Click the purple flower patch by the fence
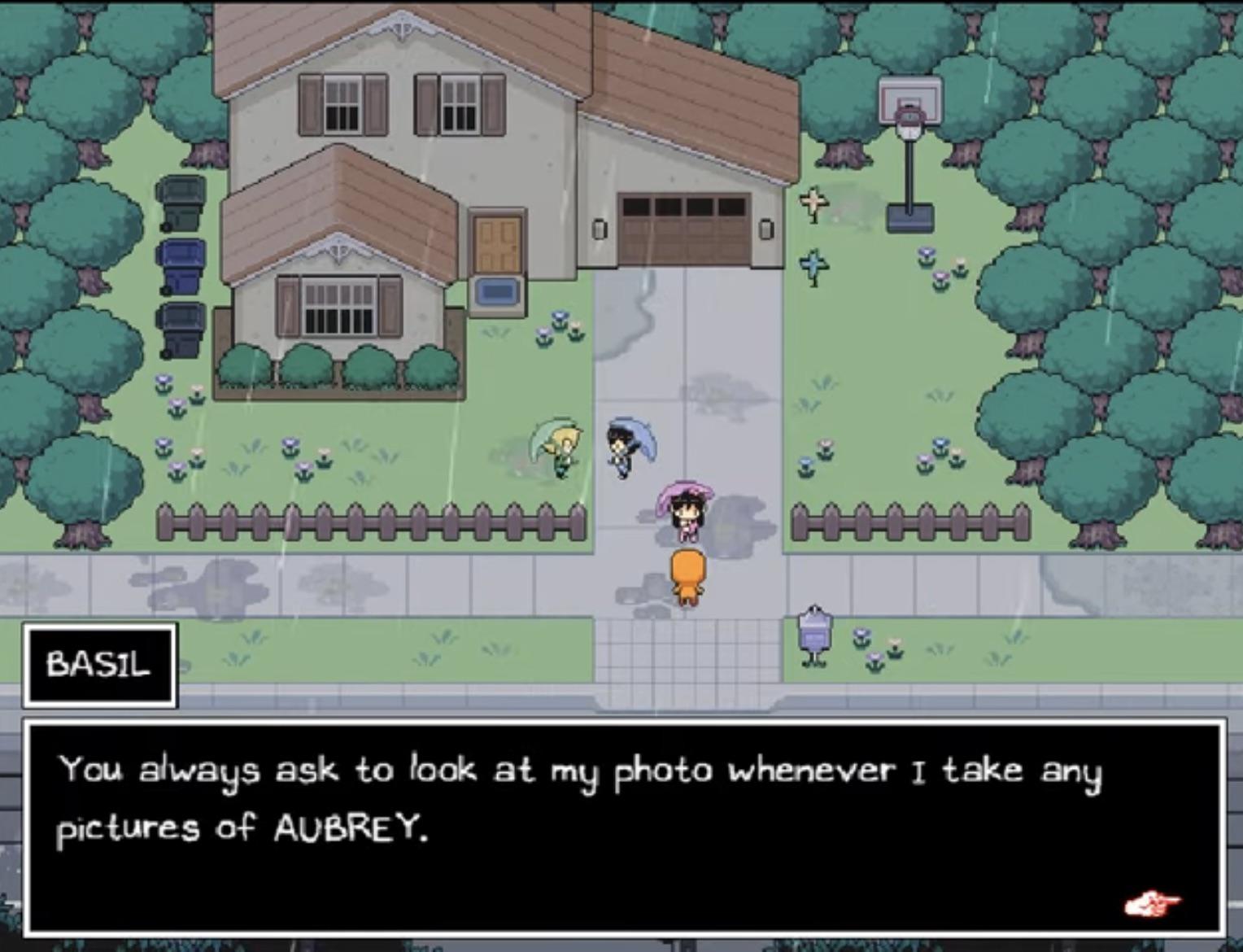Viewport: 1243px width, 952px height. pyautogui.click(x=171, y=452)
